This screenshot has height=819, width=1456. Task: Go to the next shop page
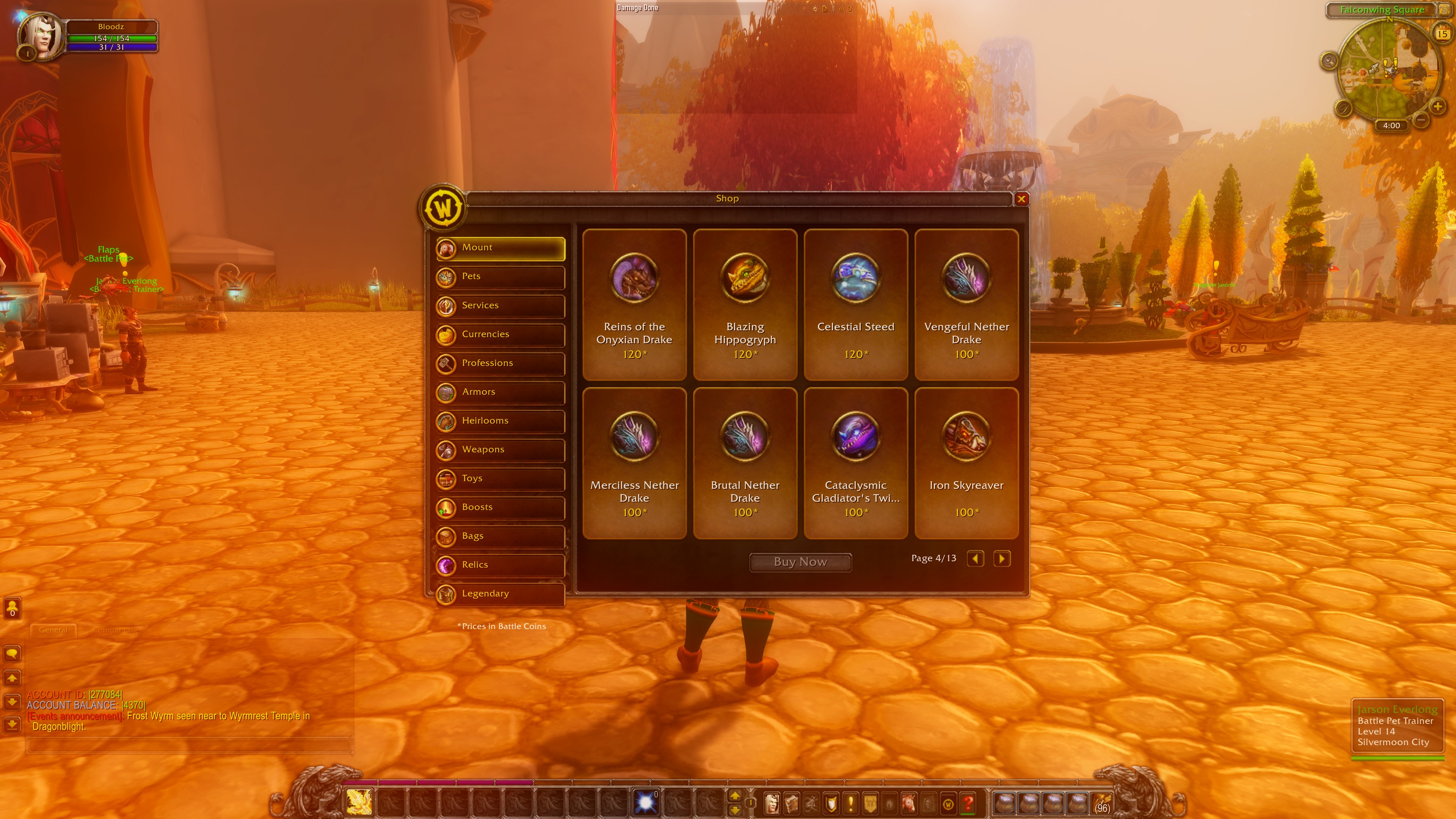[1001, 559]
